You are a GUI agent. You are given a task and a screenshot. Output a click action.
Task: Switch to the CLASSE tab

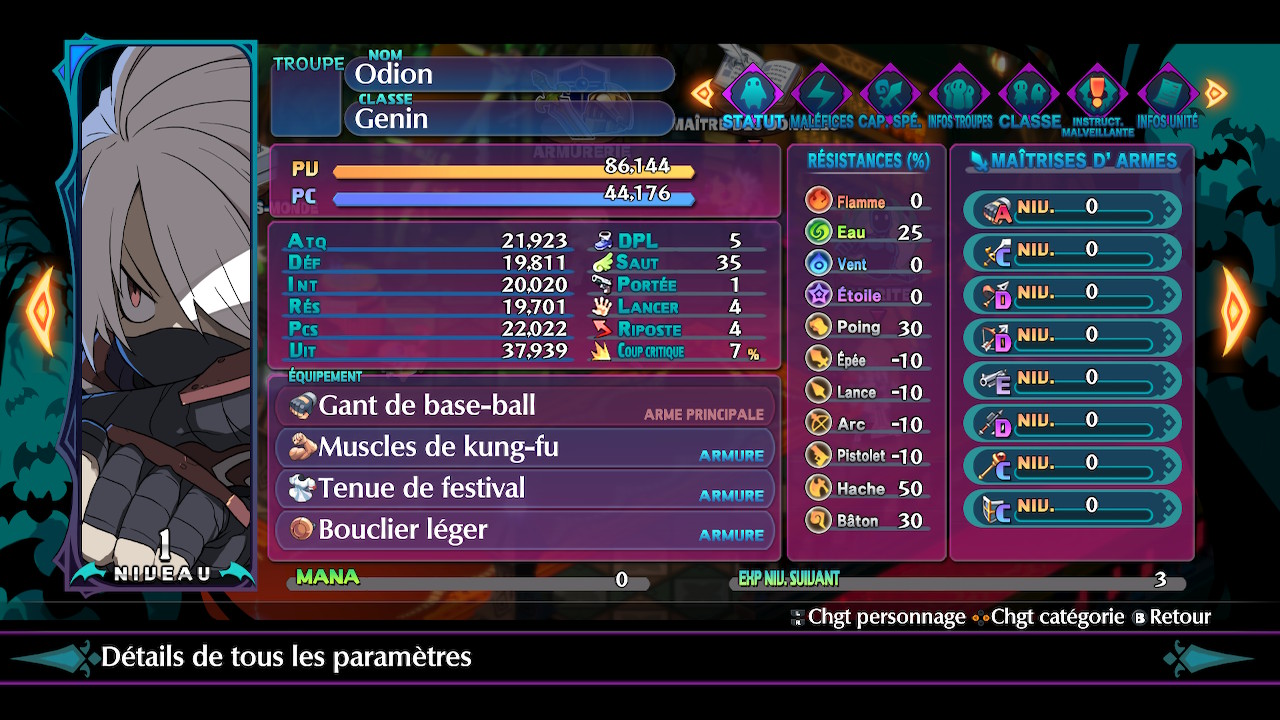1029,96
